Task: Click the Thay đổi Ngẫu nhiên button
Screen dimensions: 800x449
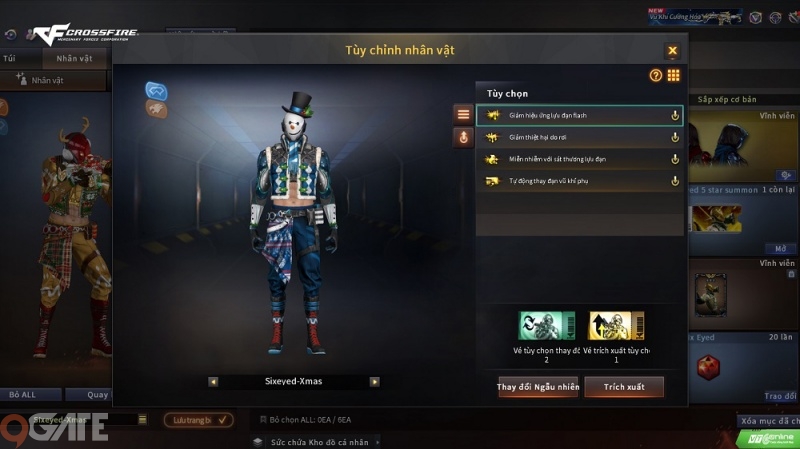Action: pyautogui.click(x=538, y=387)
